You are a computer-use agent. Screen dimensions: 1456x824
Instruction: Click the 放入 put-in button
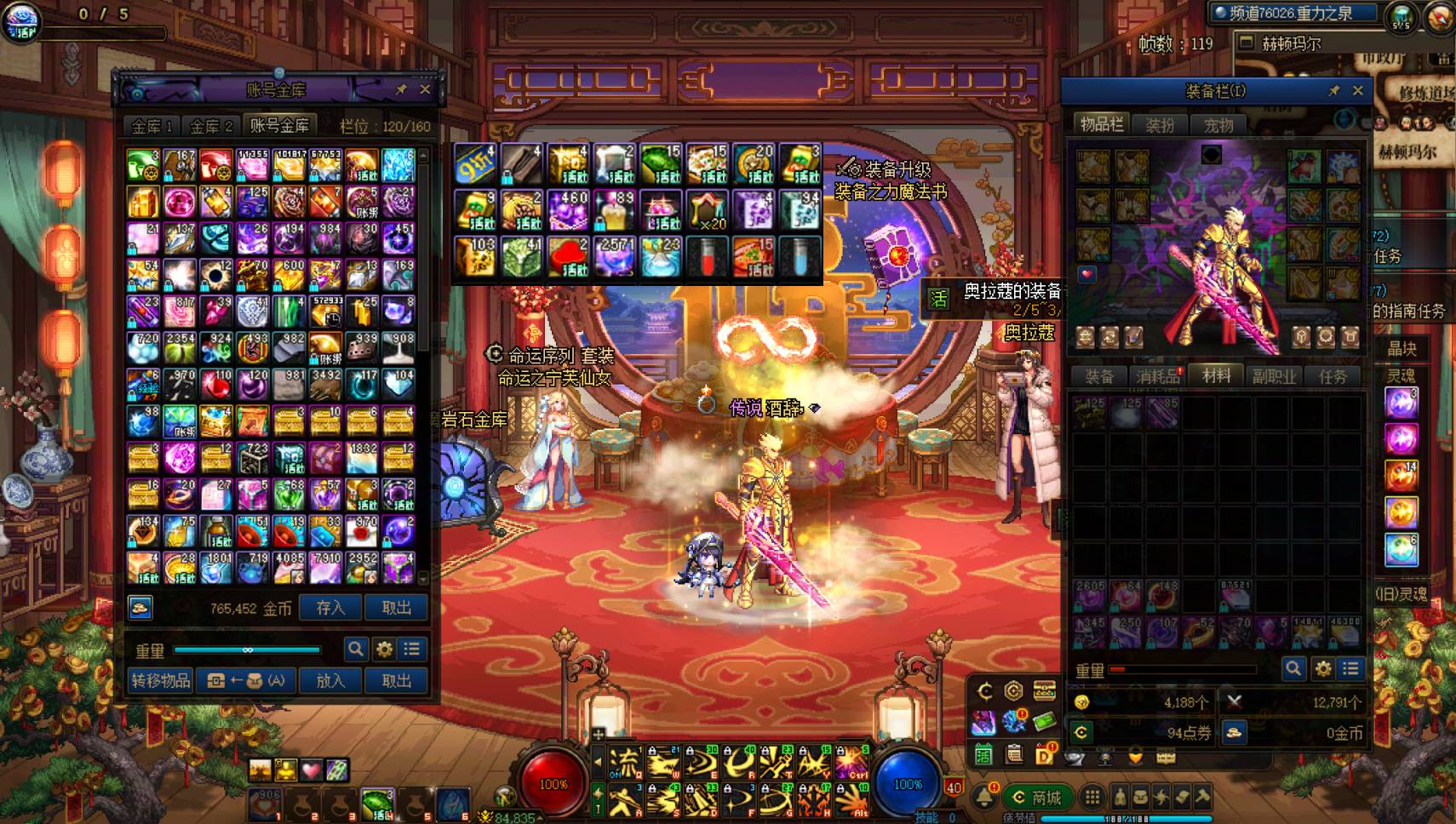click(x=330, y=680)
